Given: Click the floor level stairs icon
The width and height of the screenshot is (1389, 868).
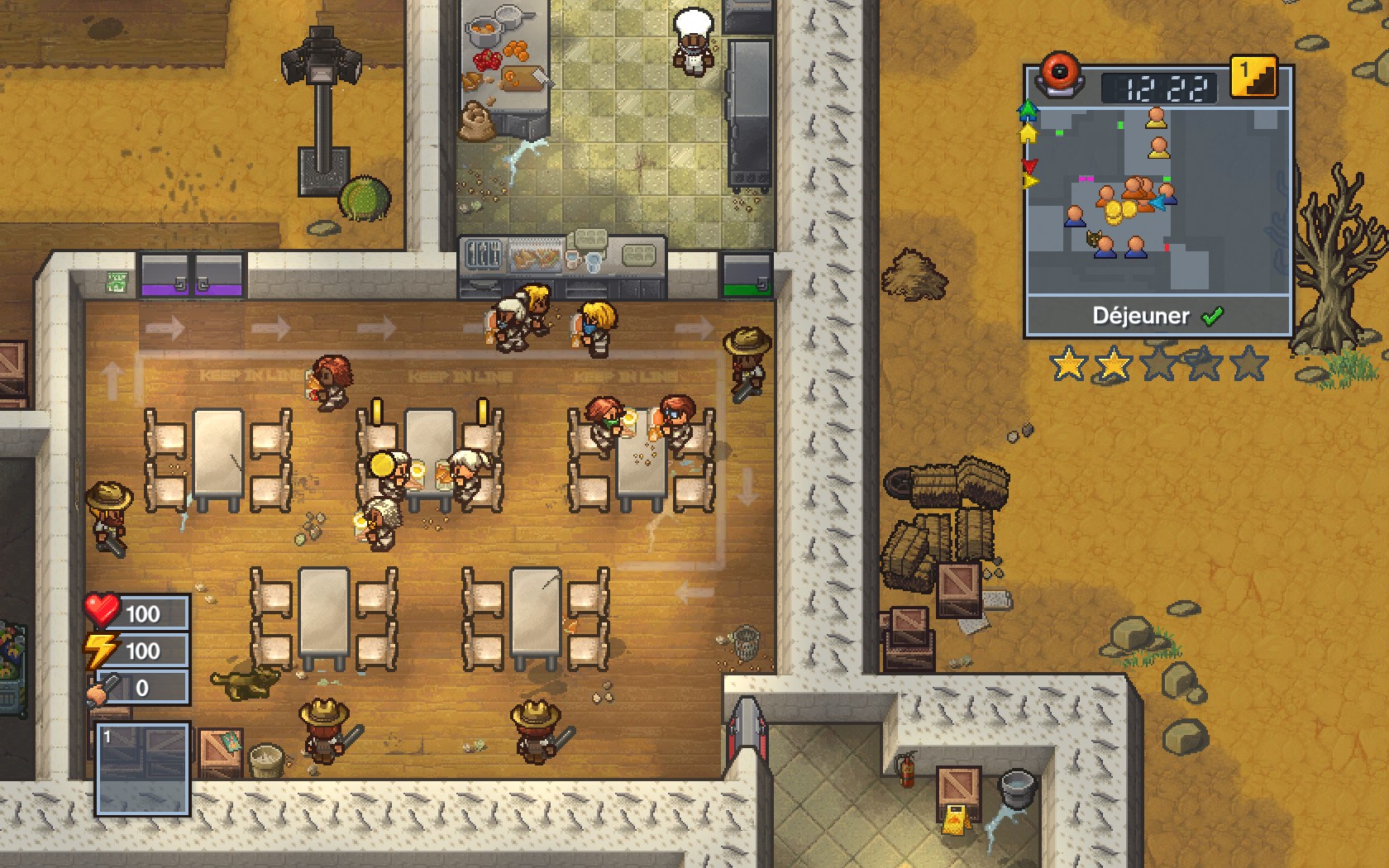Looking at the screenshot, I should (1253, 78).
